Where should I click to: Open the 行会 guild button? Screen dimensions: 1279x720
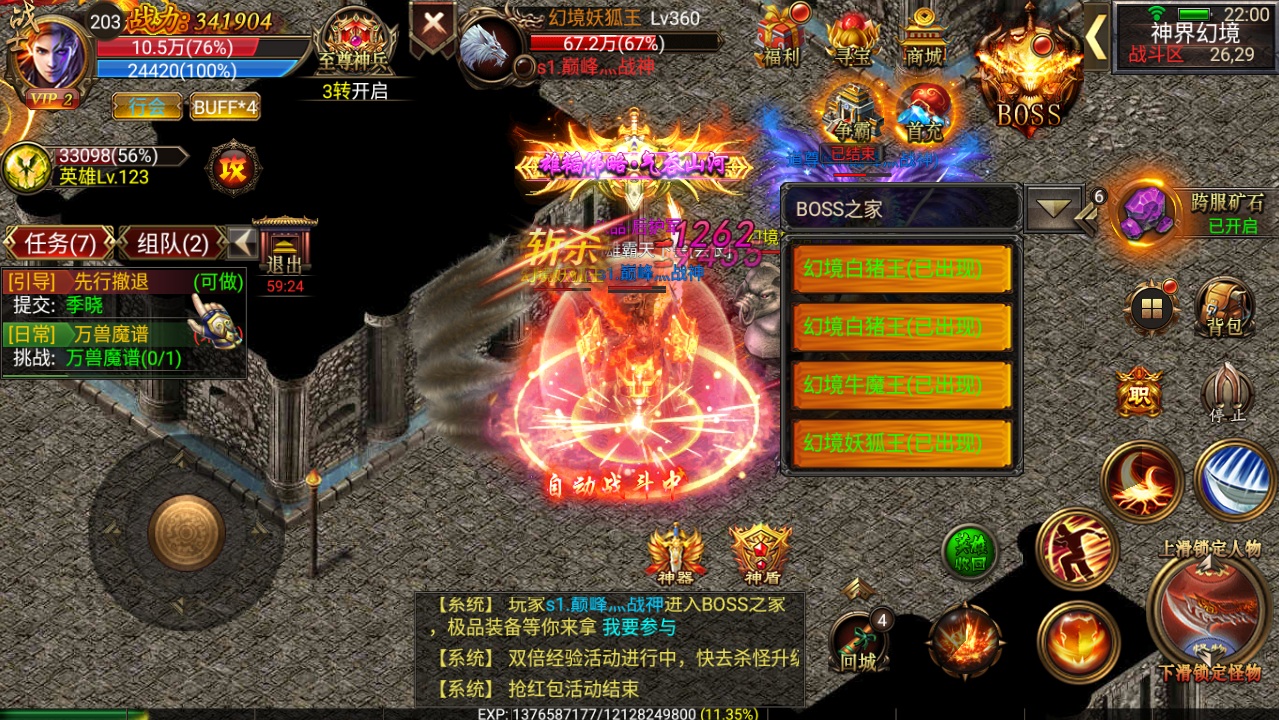click(146, 106)
